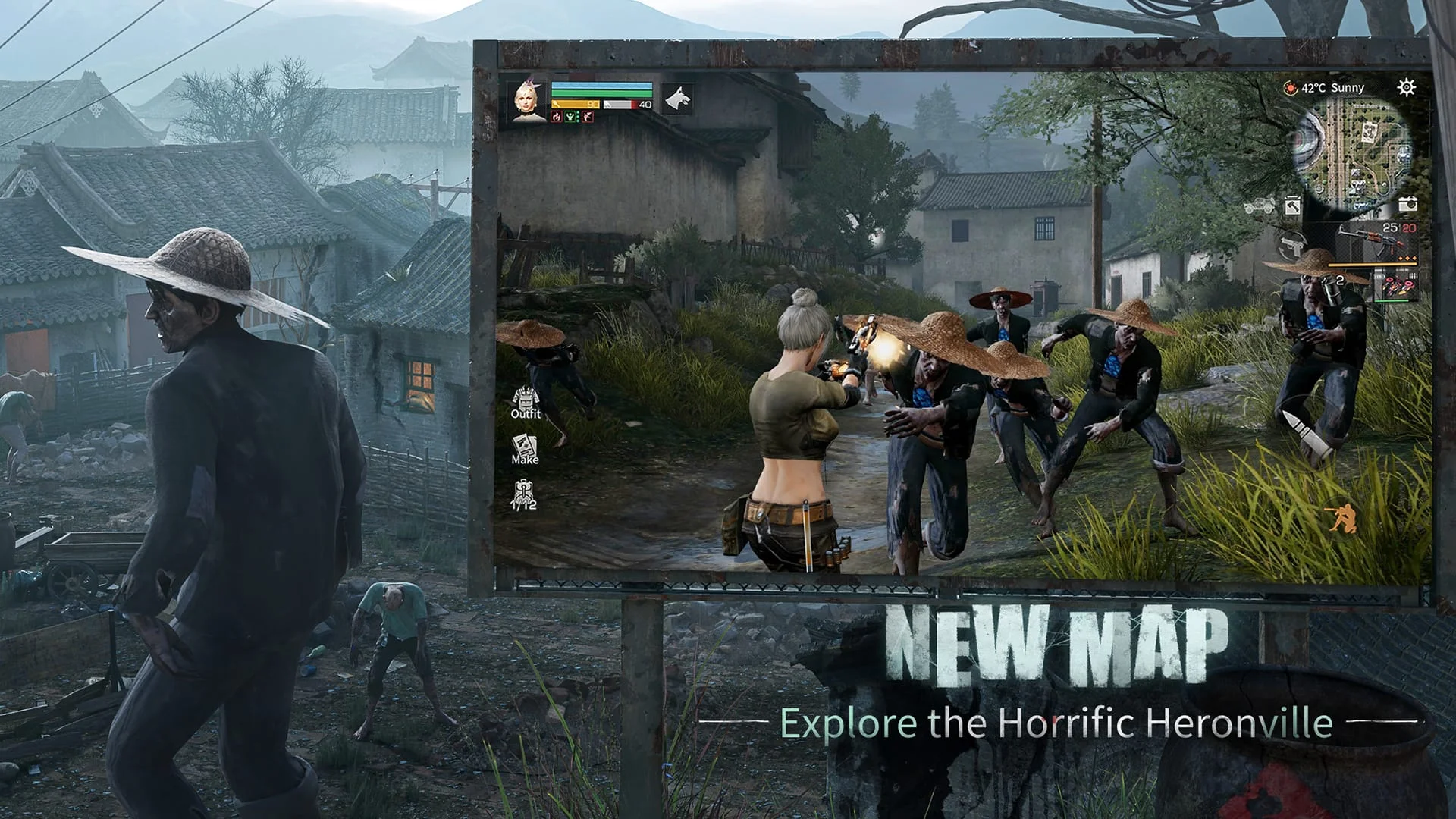
Task: Click the red flame status effect icon
Action: pyautogui.click(x=556, y=118)
